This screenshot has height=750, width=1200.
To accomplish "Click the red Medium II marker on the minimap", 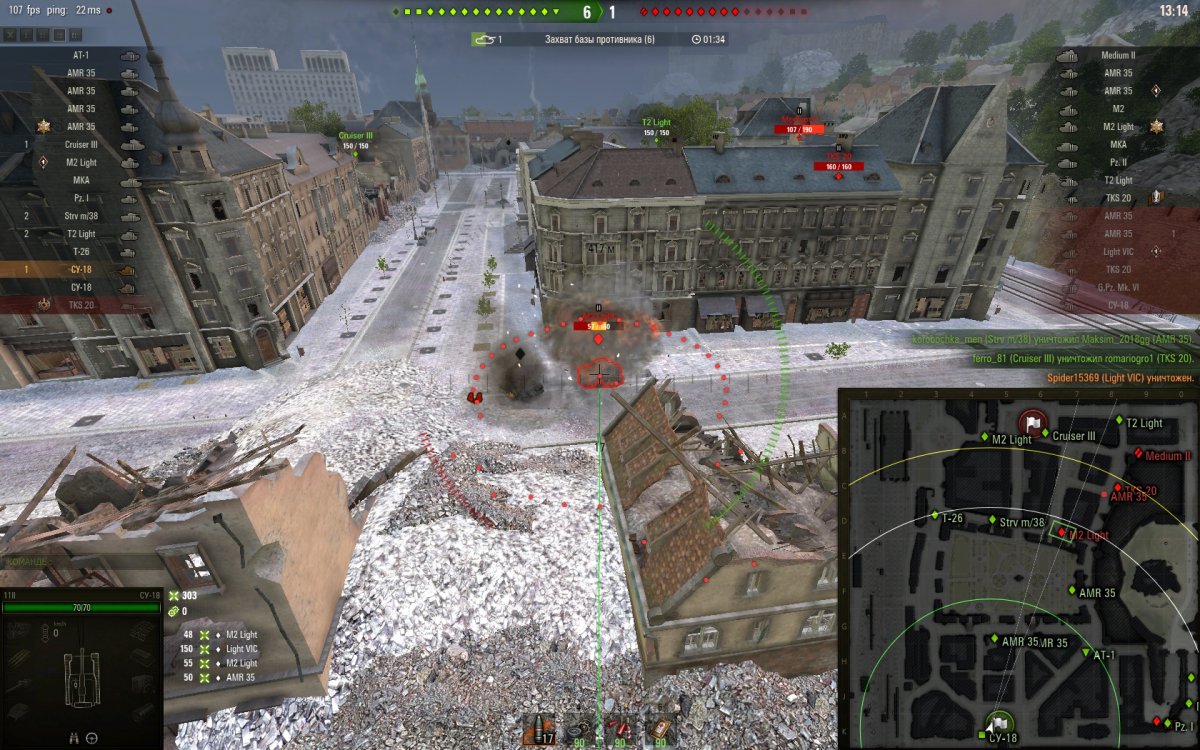I will point(1138,455).
